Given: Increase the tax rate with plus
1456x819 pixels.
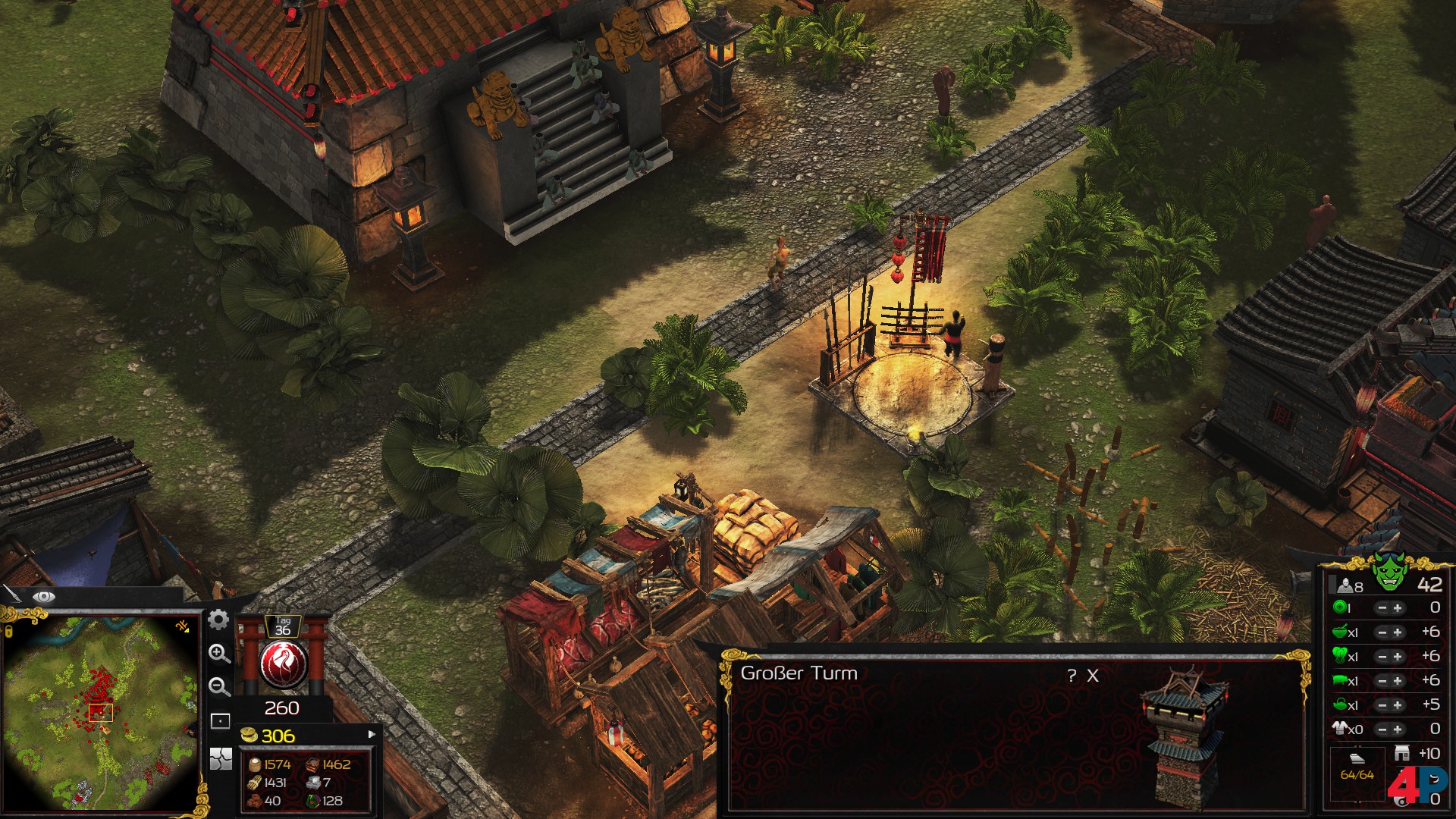Looking at the screenshot, I should click(1398, 608).
